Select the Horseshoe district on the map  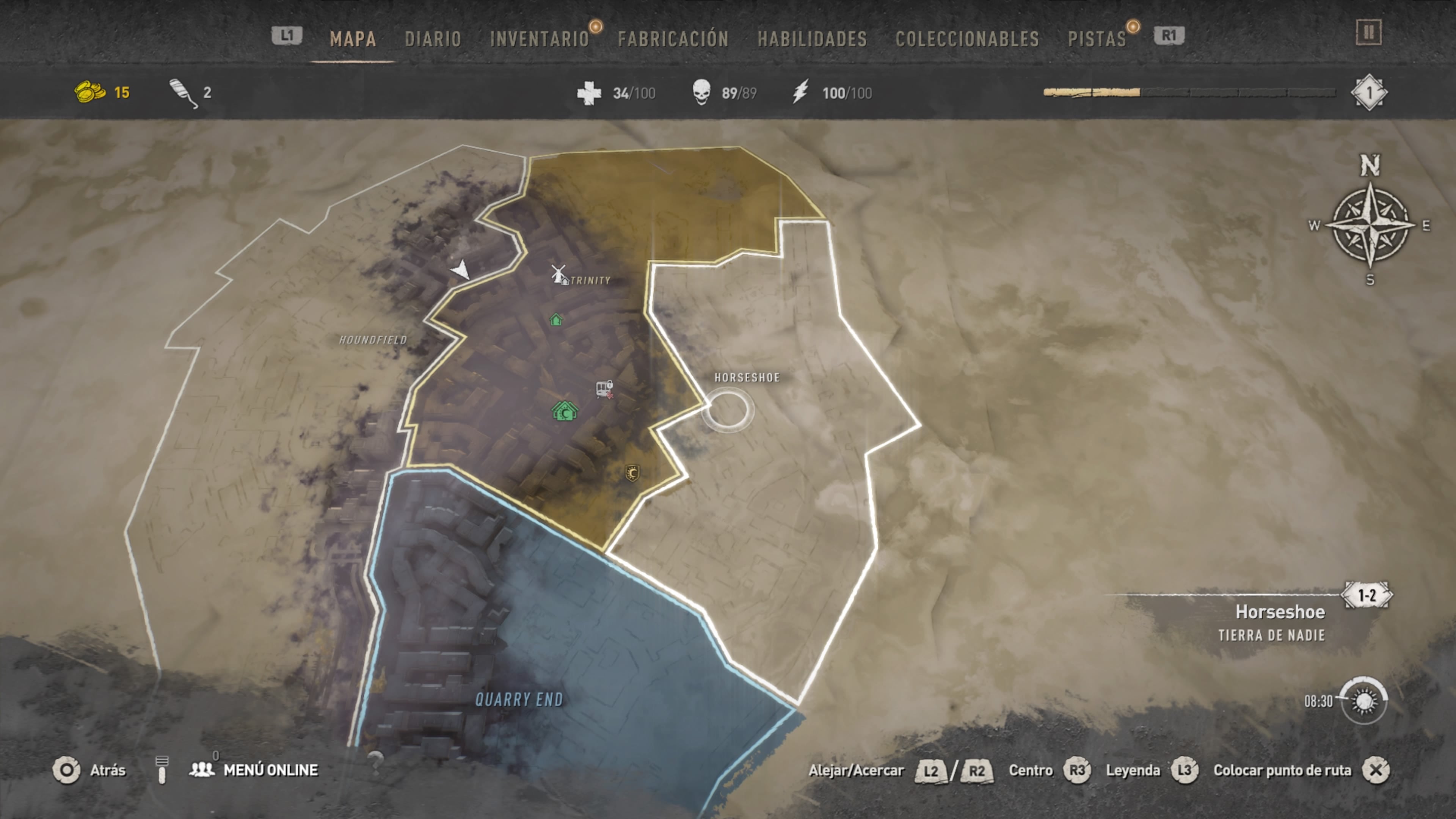(x=747, y=378)
